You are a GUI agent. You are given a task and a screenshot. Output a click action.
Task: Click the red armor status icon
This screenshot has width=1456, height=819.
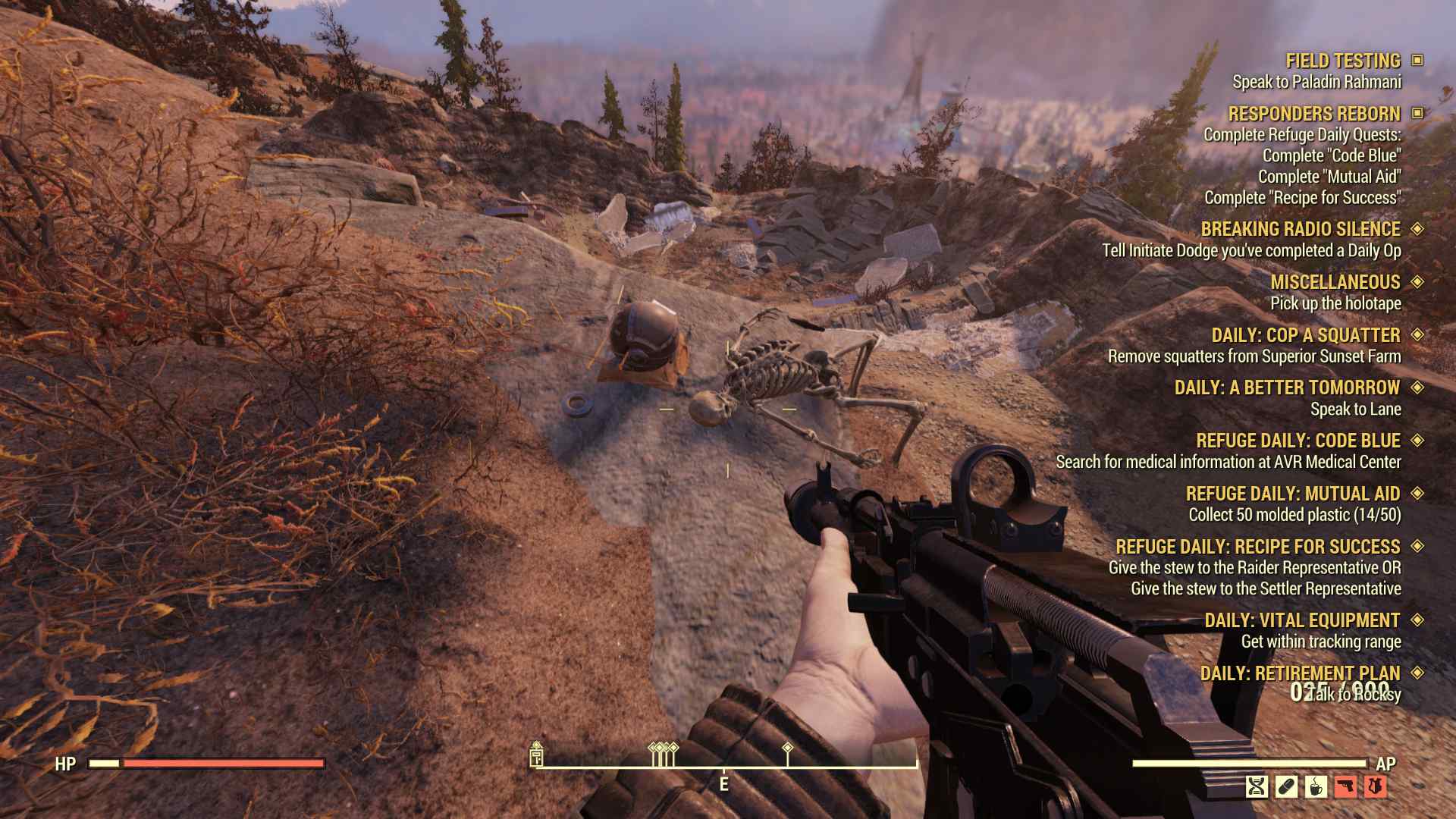click(1375, 786)
